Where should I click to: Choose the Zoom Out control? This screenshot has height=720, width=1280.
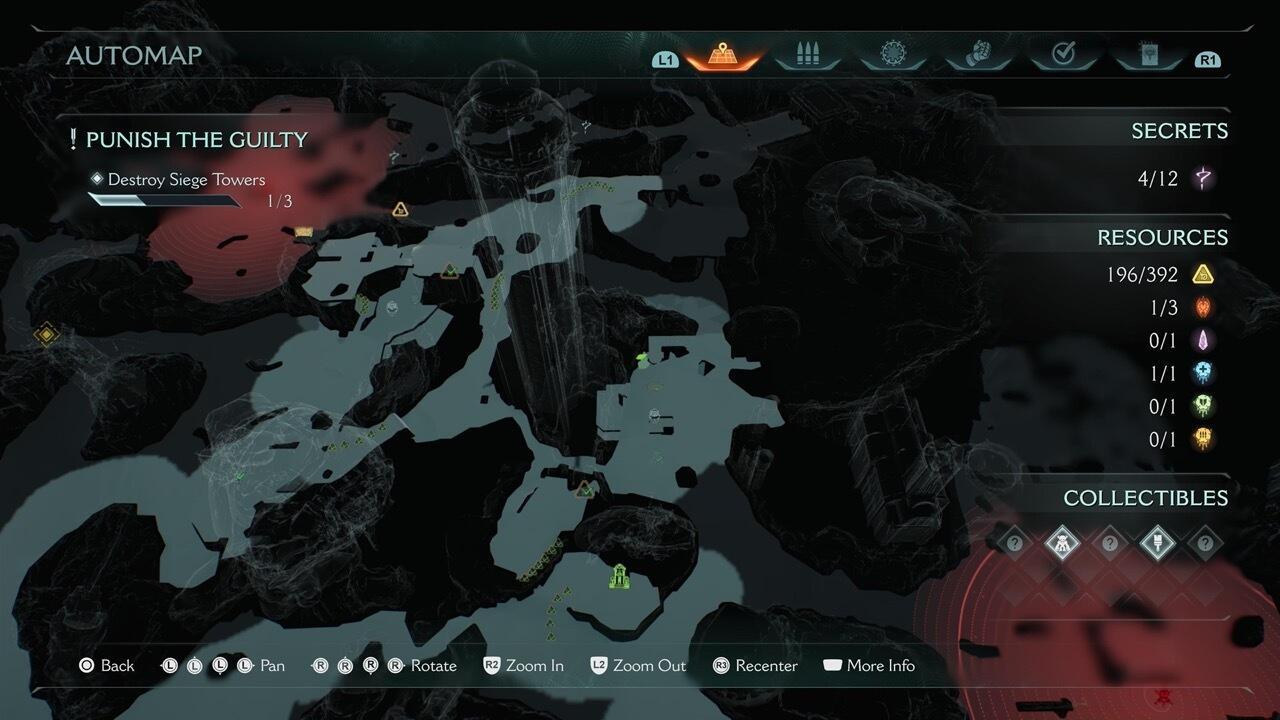pyautogui.click(x=638, y=666)
